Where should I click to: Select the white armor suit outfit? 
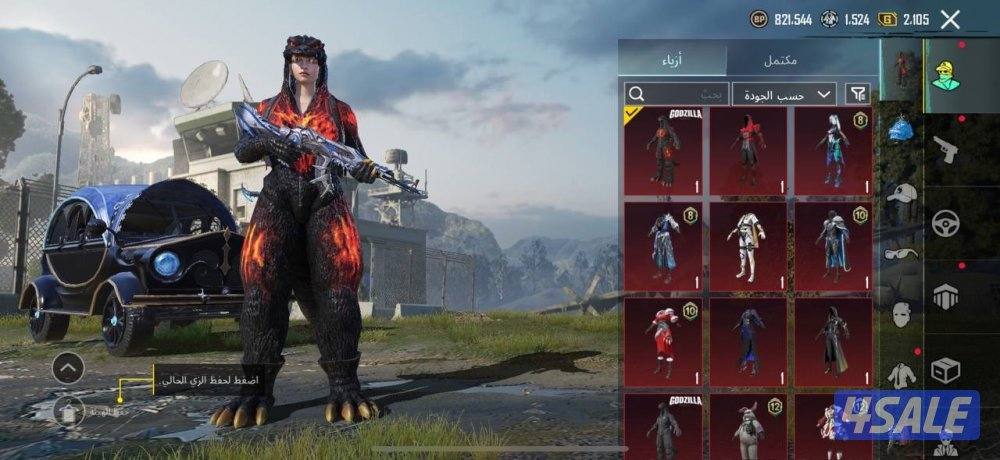[x=748, y=246]
